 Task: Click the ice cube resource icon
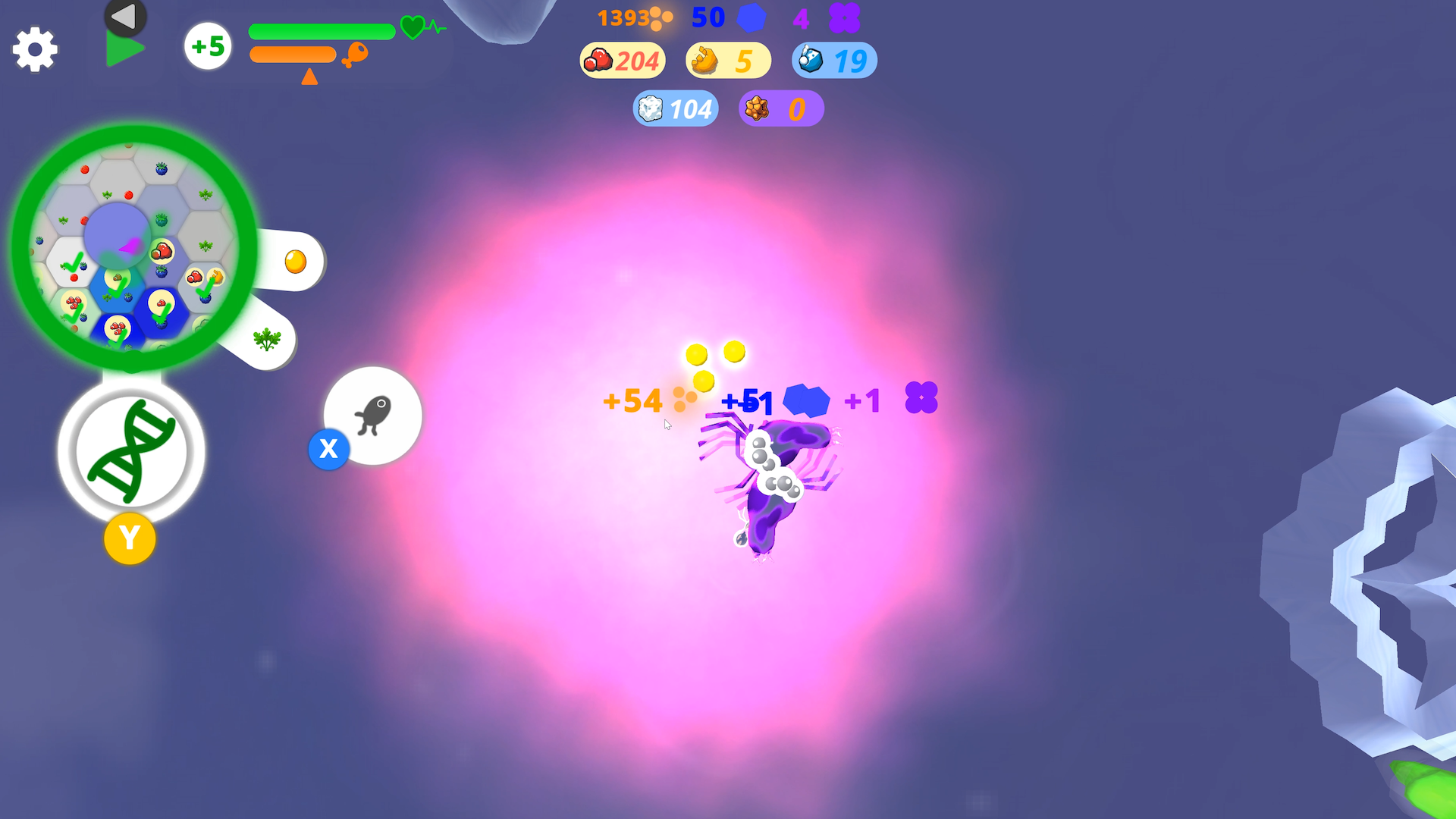(x=651, y=108)
